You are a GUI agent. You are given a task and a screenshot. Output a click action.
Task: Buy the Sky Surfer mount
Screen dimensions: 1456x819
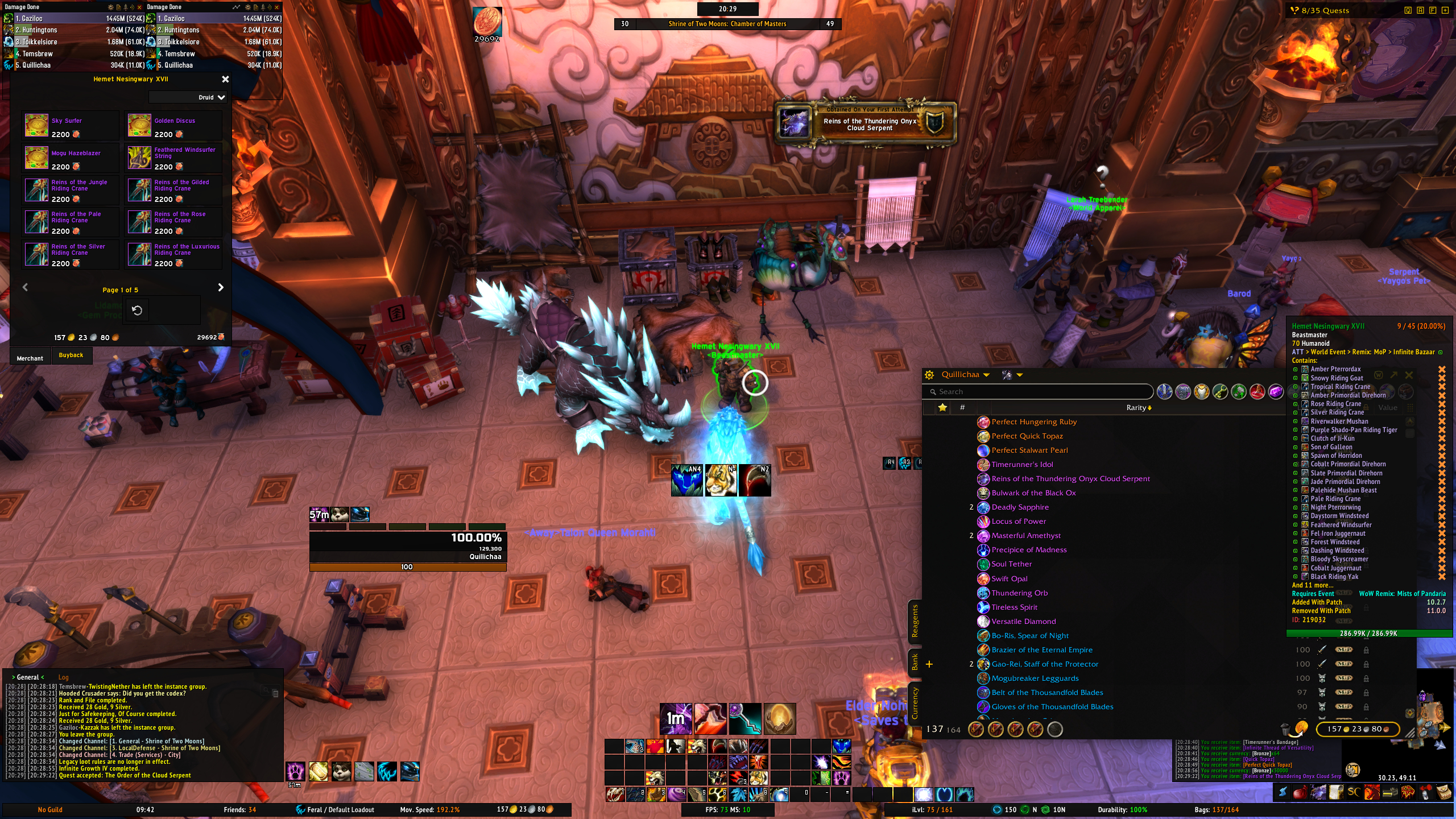[x=37, y=126]
